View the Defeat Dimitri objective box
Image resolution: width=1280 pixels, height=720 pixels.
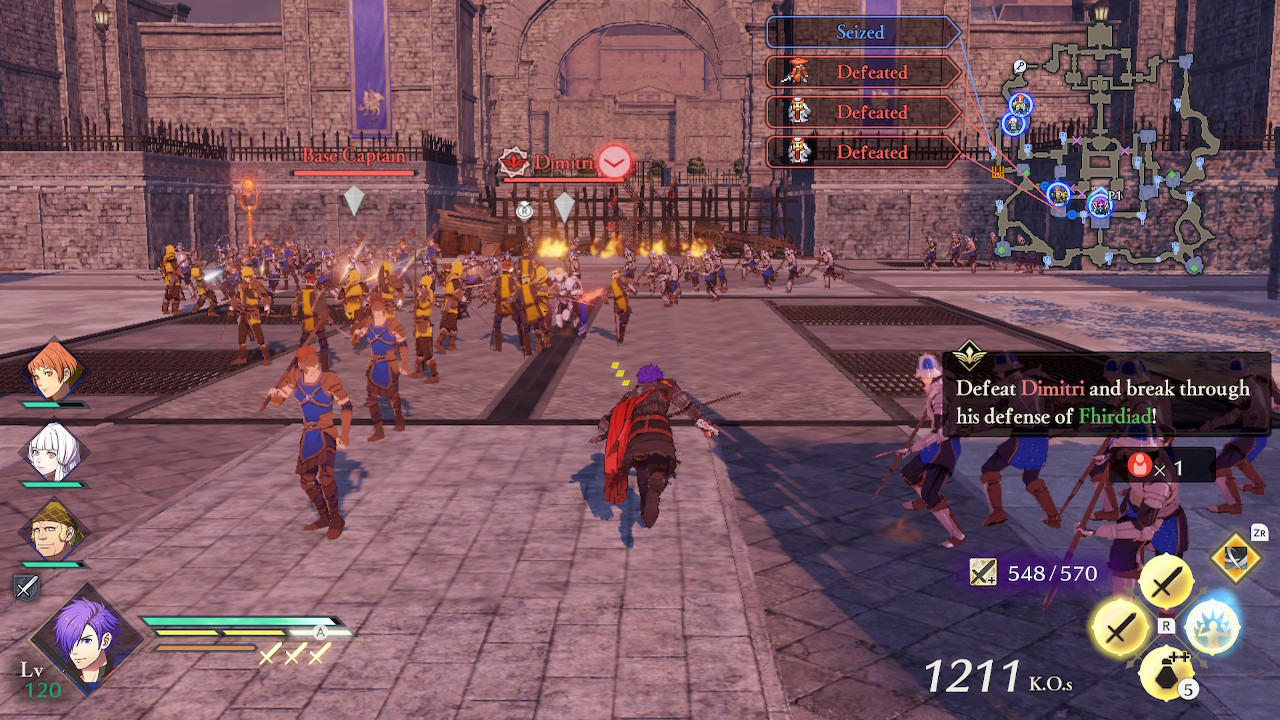click(1105, 402)
